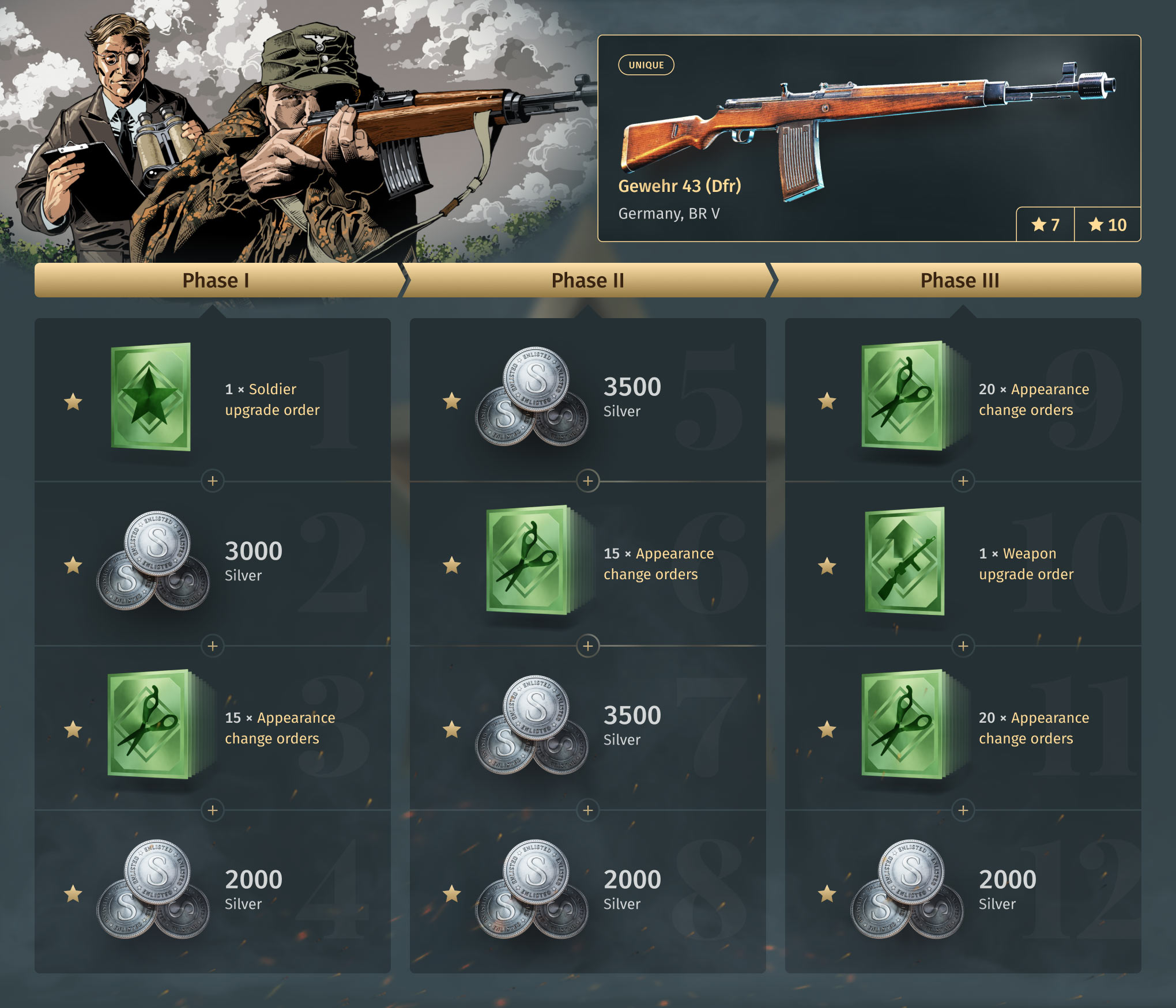This screenshot has width=1176, height=1008.
Task: Open the Phase II tab
Action: coord(587,281)
